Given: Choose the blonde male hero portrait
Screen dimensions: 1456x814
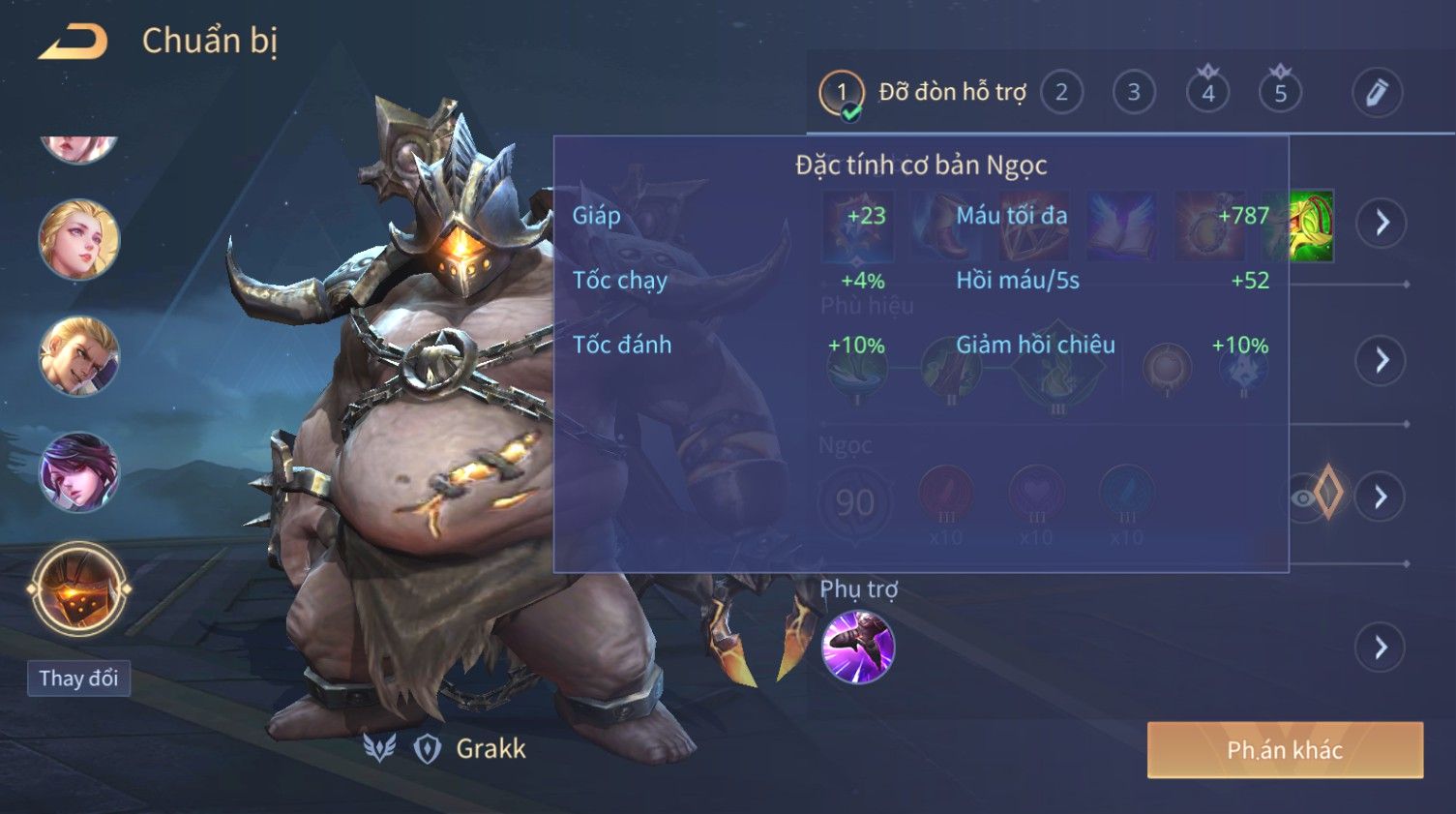Looking at the screenshot, I should click(78, 356).
